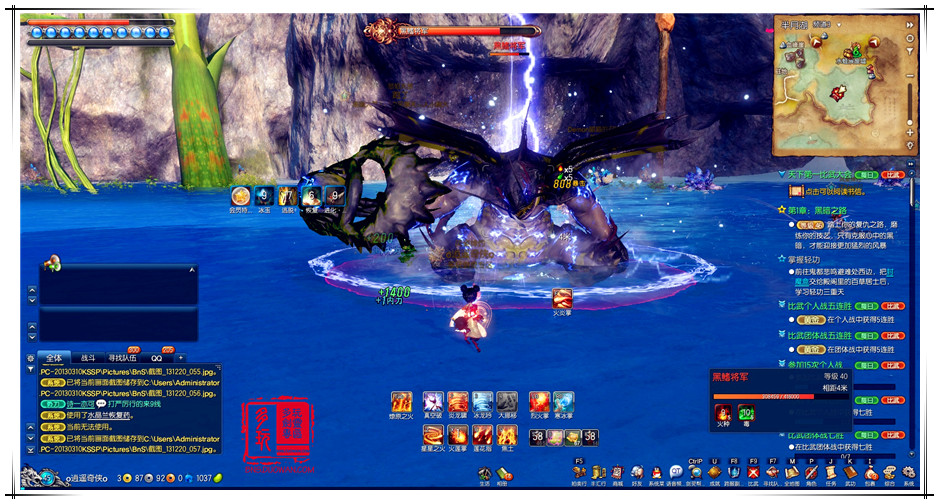Use the 寒冰掌 skill
Screen dimensions: 939x504
[564, 402]
